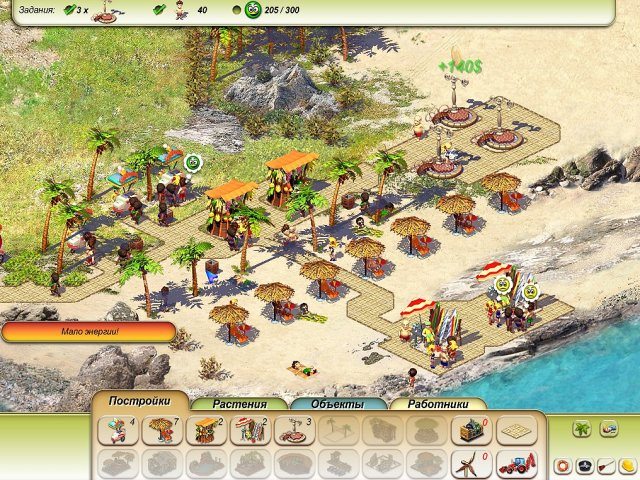Select the generator building icon
Screen dimensions: 640x480
[x=468, y=430]
